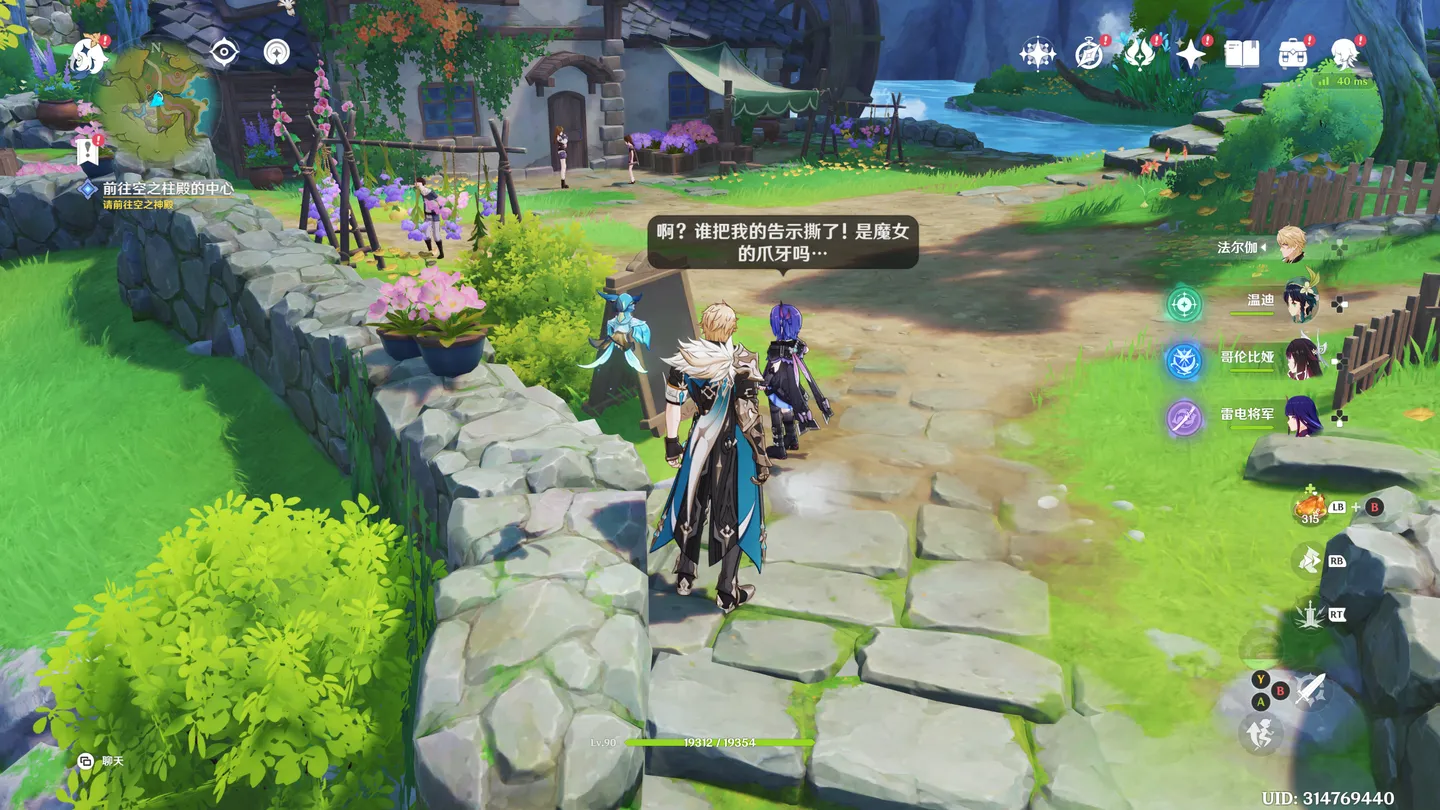Open the winged battle pass icon

tap(1139, 54)
